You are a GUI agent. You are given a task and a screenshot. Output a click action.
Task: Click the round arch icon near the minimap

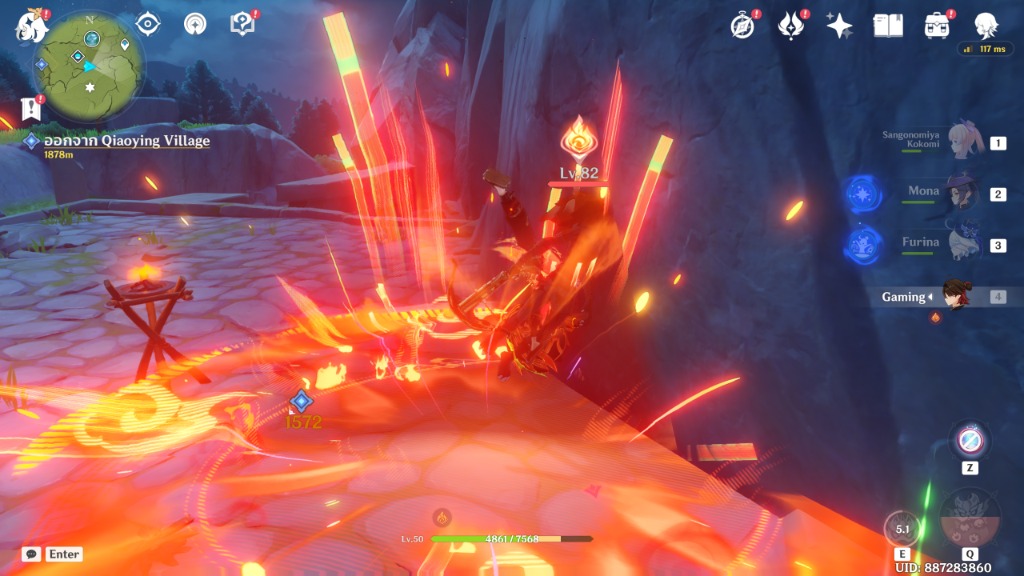click(x=195, y=24)
